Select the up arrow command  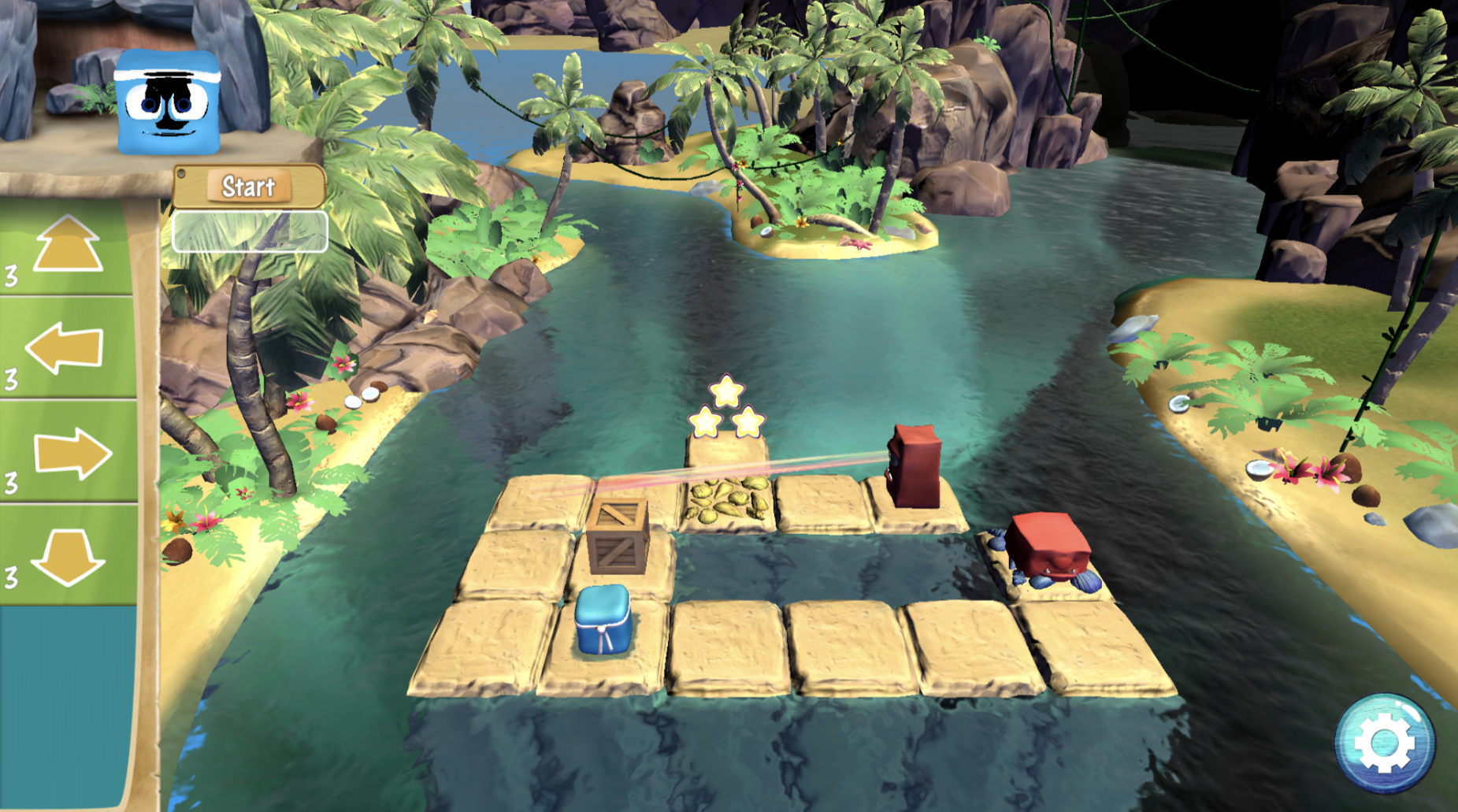point(68,246)
